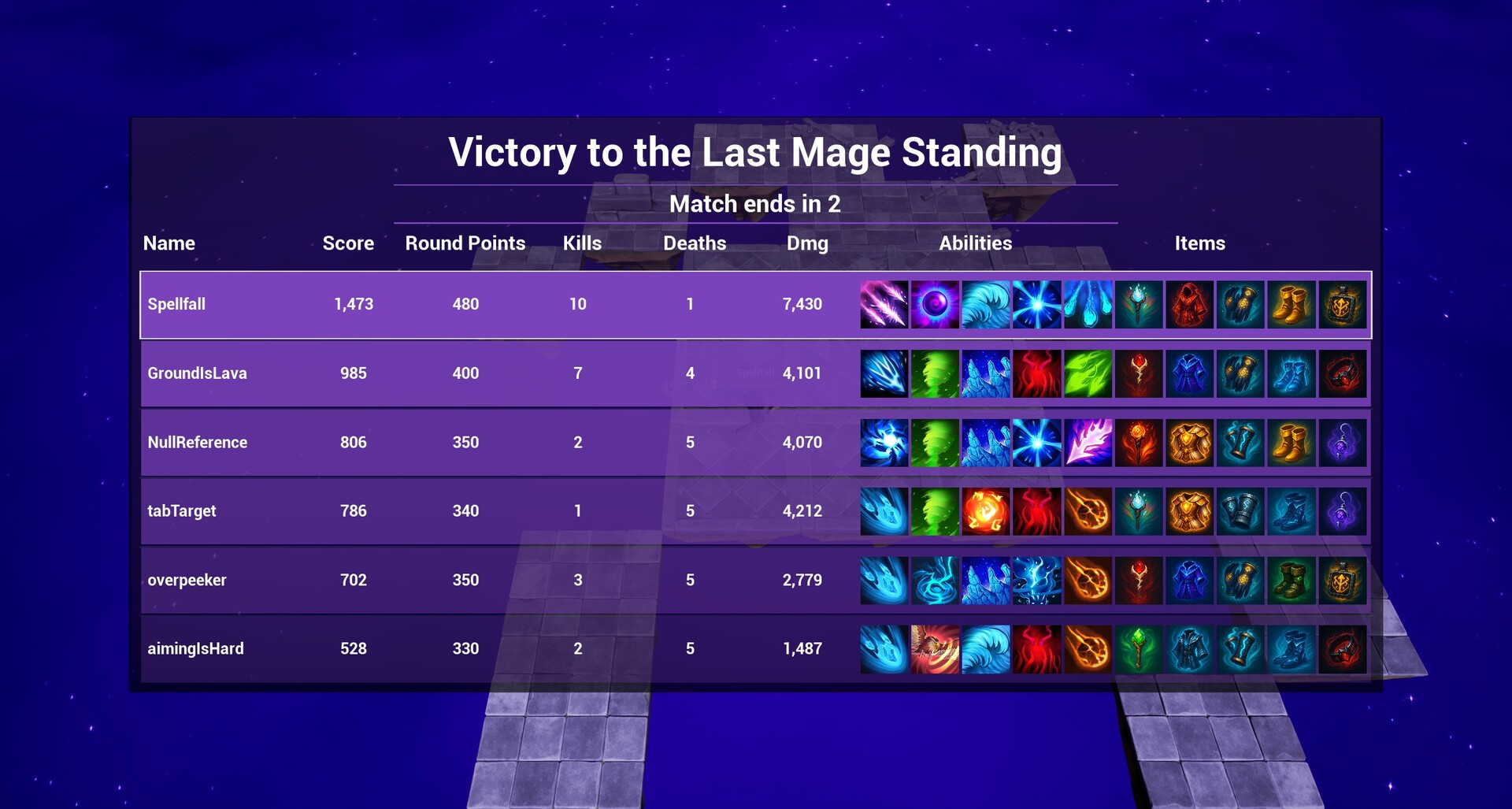Click aimingIsHard's red demon ring item
1512x809 pixels.
click(x=1343, y=648)
